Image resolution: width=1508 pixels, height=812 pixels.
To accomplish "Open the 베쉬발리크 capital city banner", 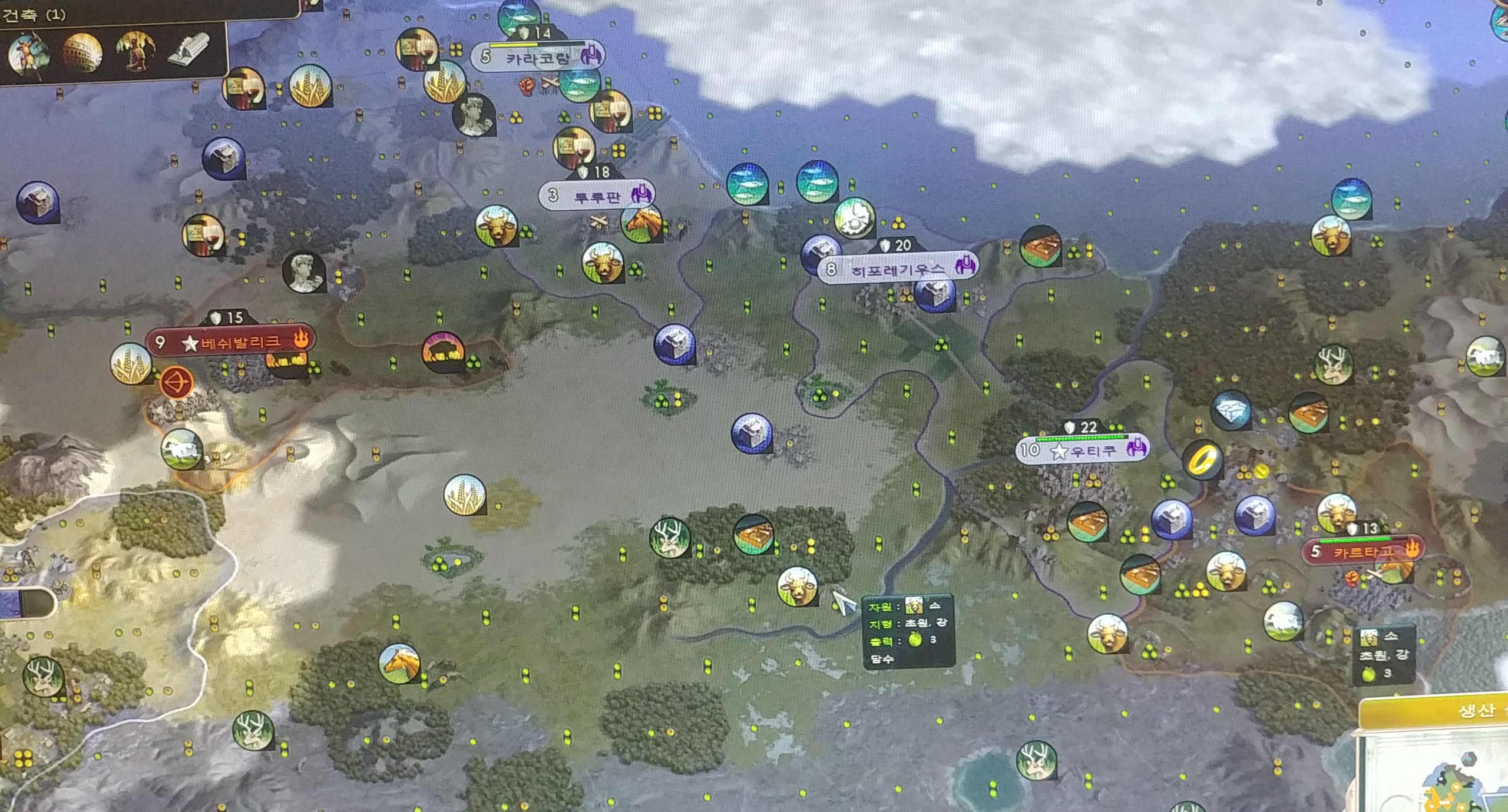I will click(x=231, y=342).
